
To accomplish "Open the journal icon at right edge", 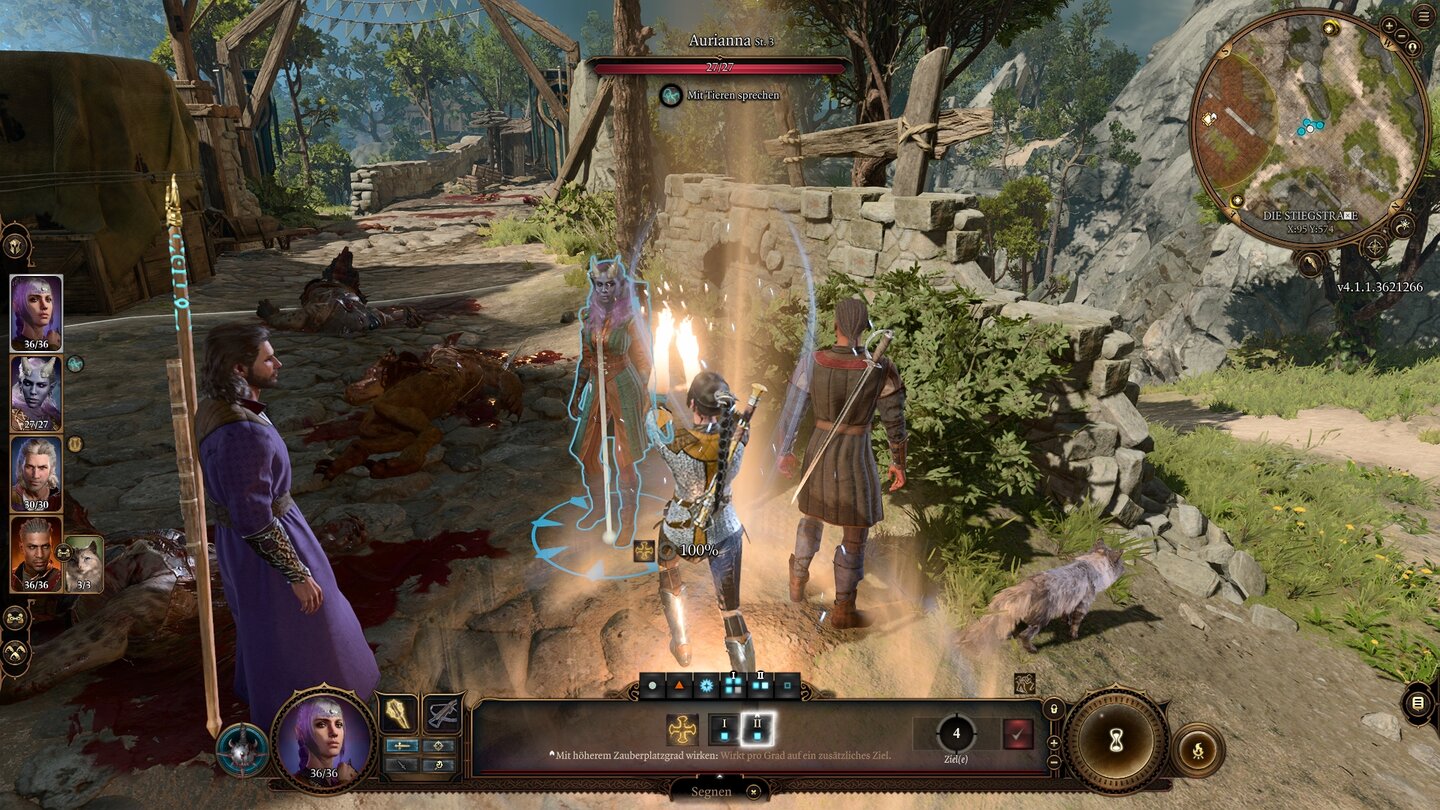I will click(x=1418, y=703).
